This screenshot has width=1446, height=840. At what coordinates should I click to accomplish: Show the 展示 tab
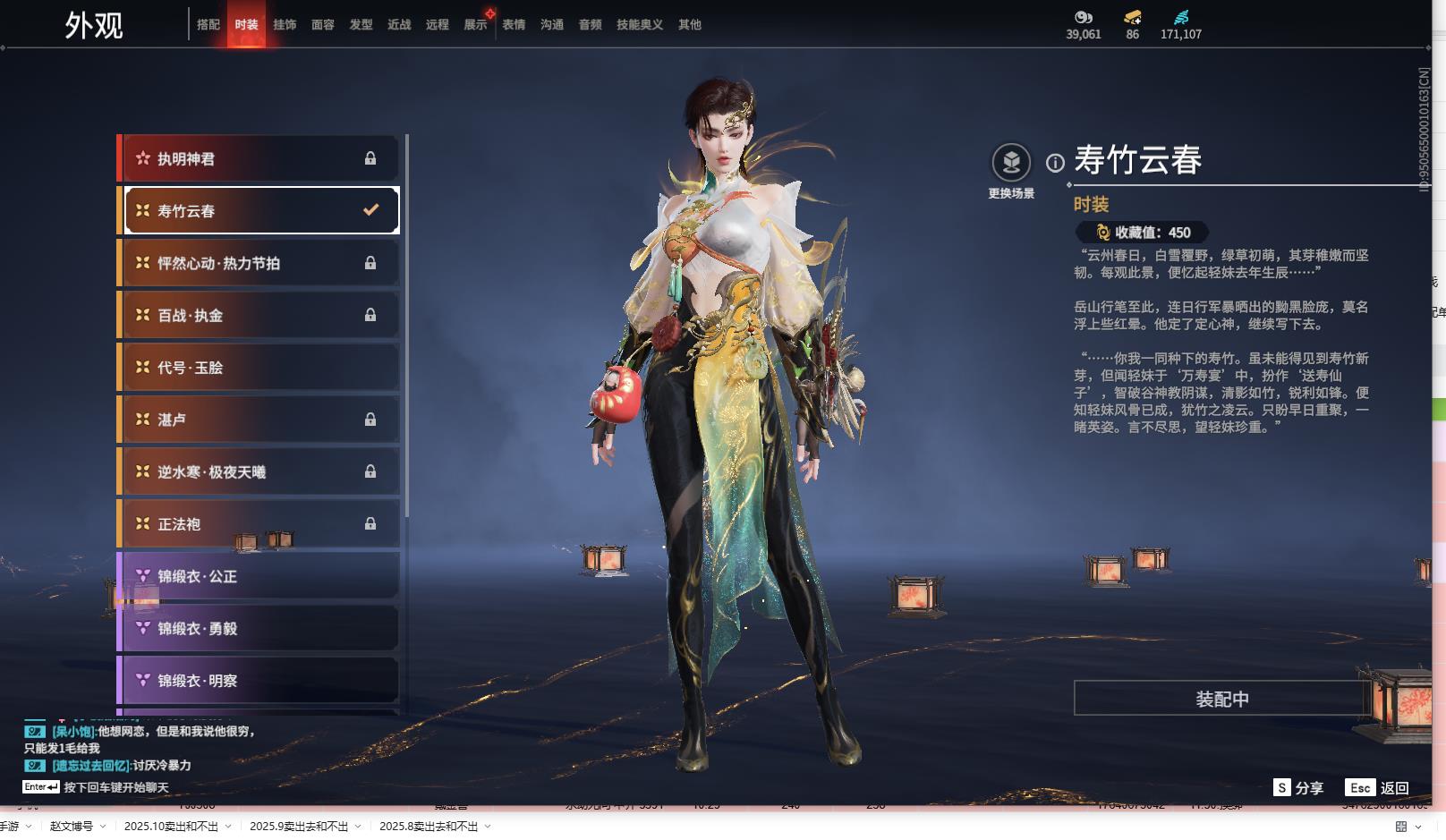coord(475,25)
